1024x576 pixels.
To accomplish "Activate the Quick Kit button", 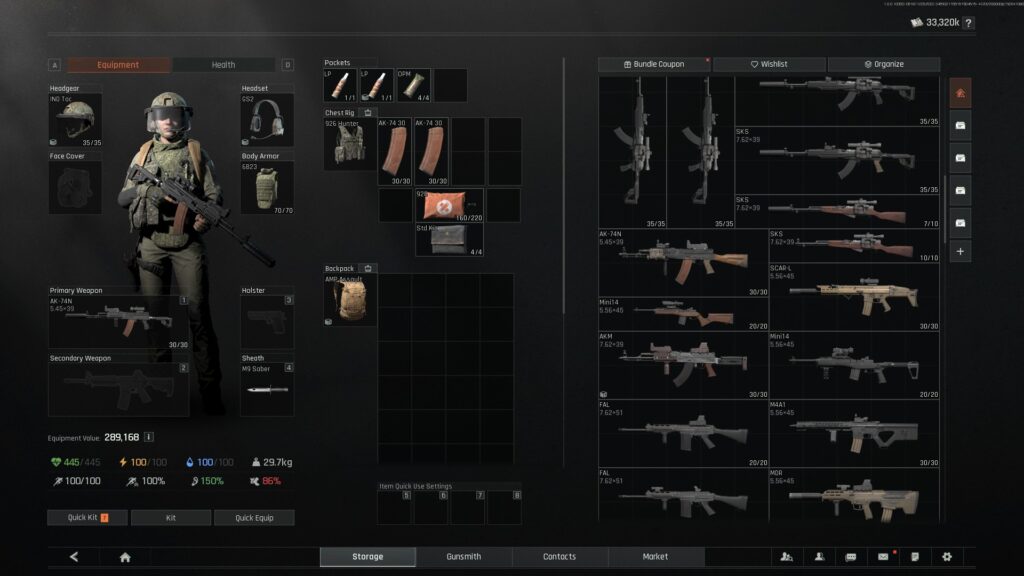I will (x=87, y=518).
